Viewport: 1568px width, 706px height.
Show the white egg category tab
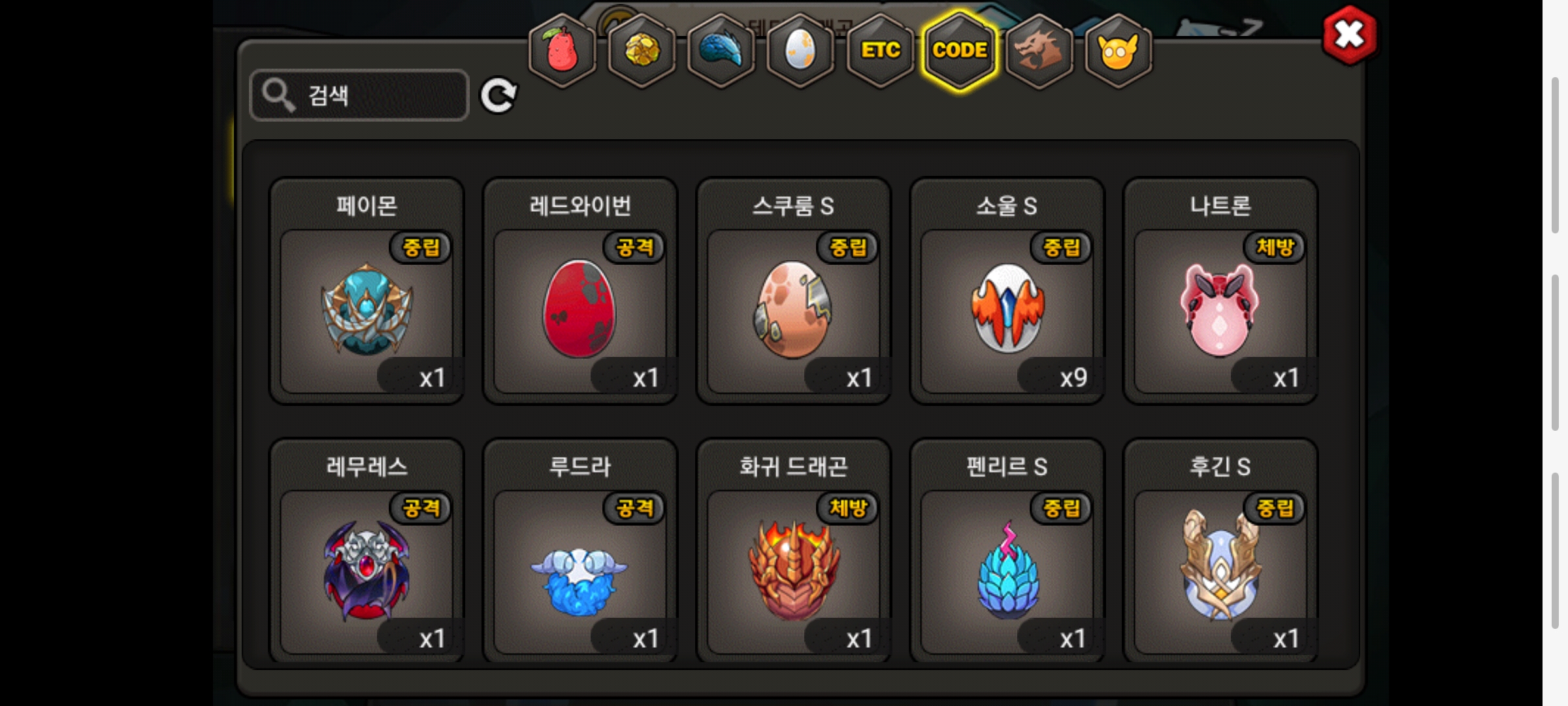tap(800, 50)
